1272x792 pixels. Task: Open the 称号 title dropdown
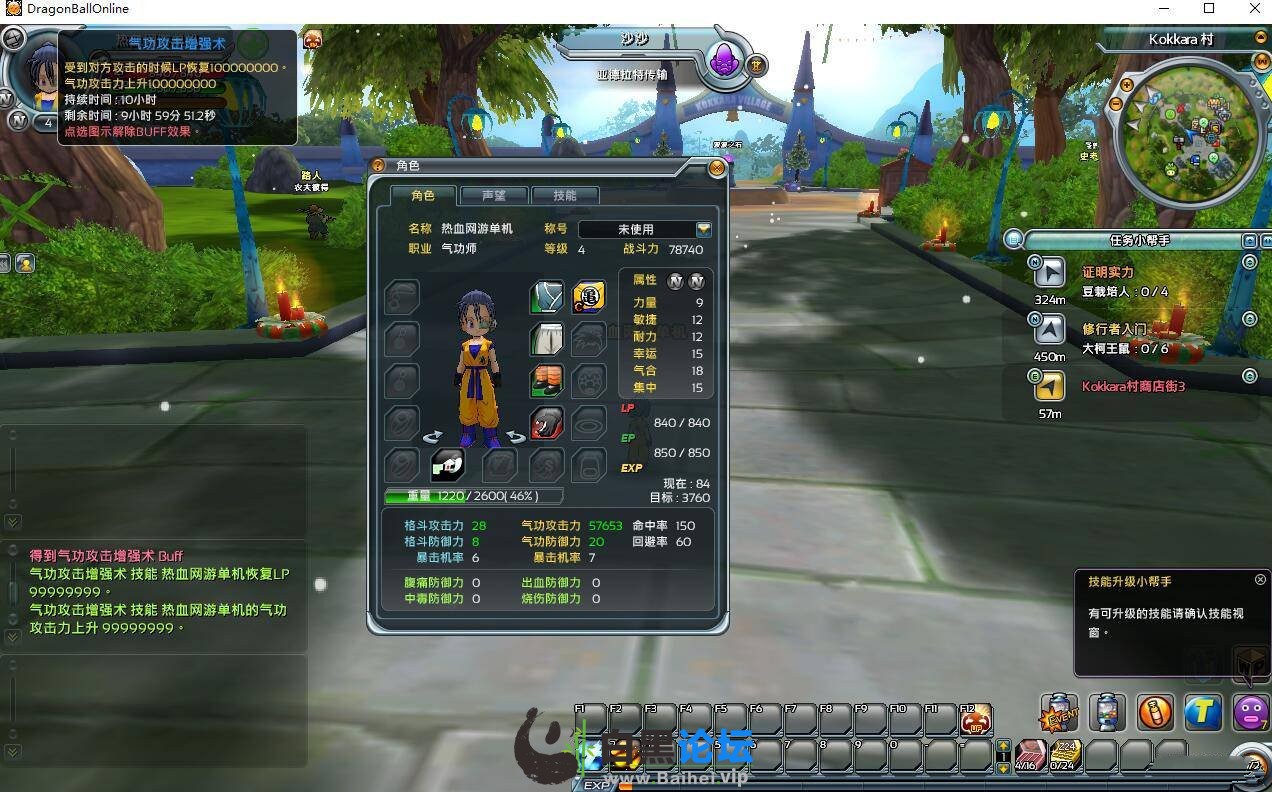click(x=703, y=230)
